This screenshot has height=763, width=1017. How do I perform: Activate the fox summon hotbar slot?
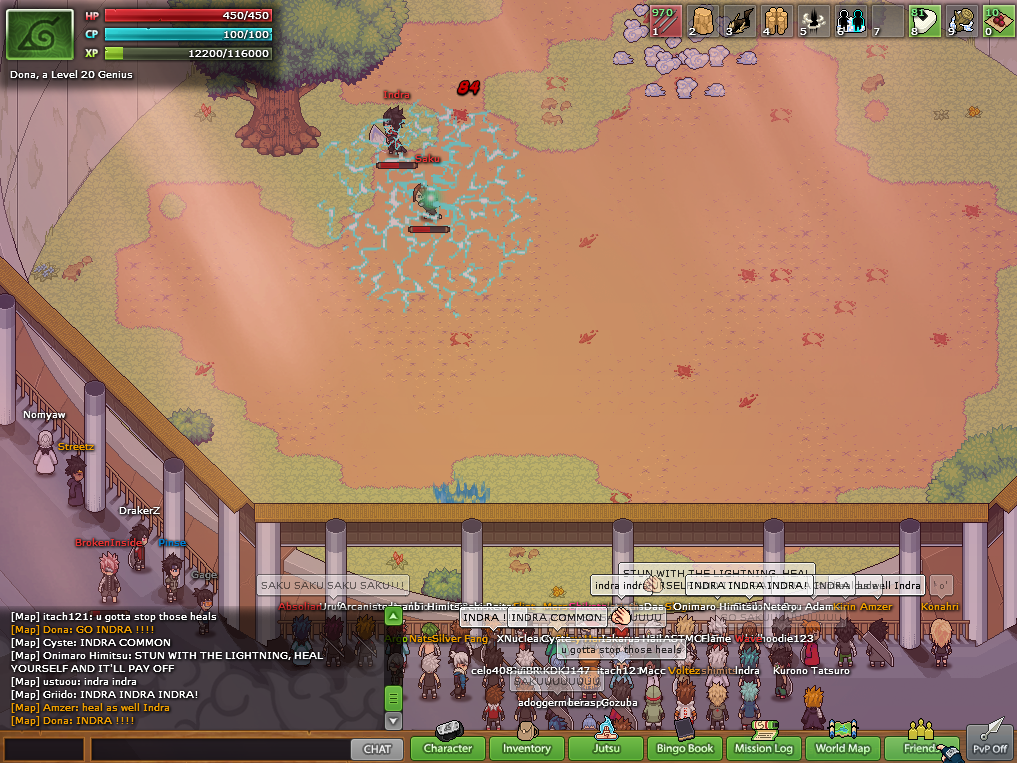coord(740,21)
